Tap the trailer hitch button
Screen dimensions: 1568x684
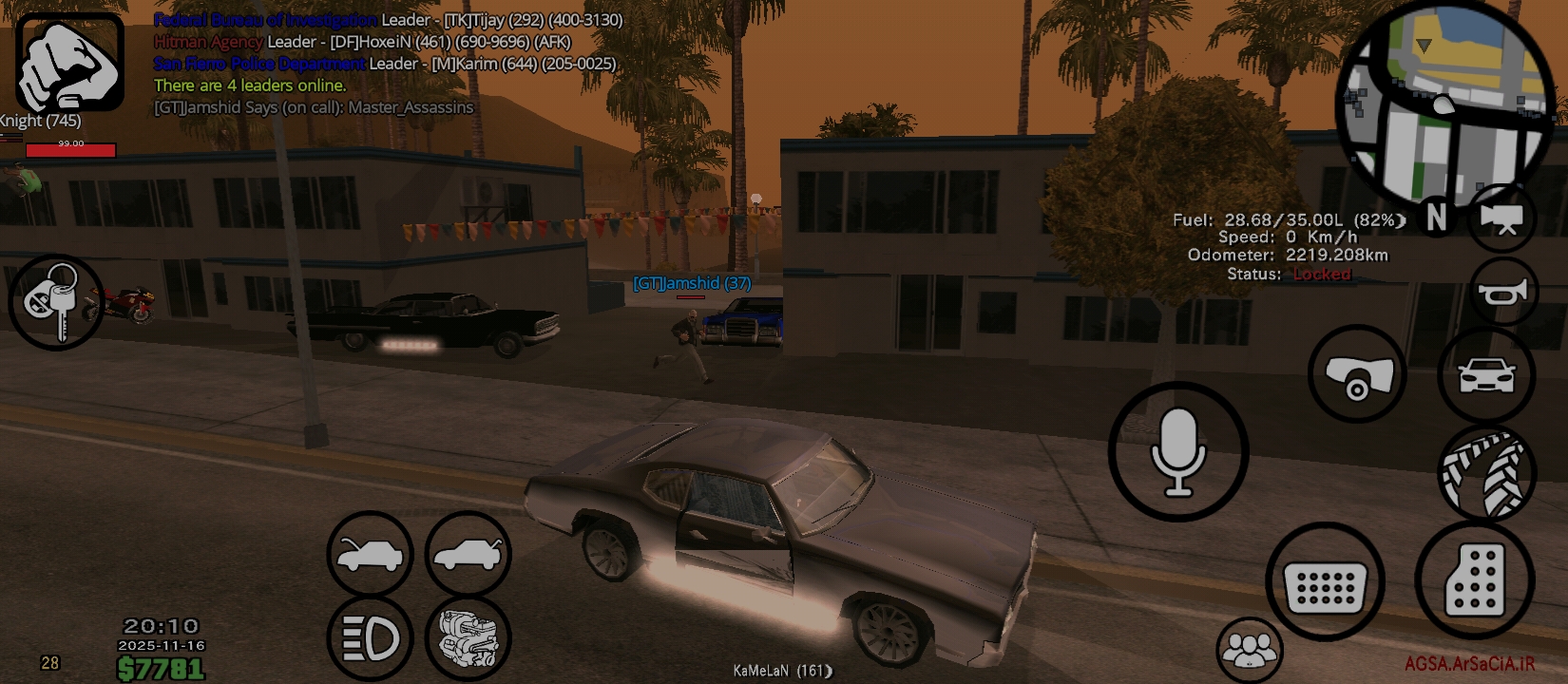click(1357, 374)
